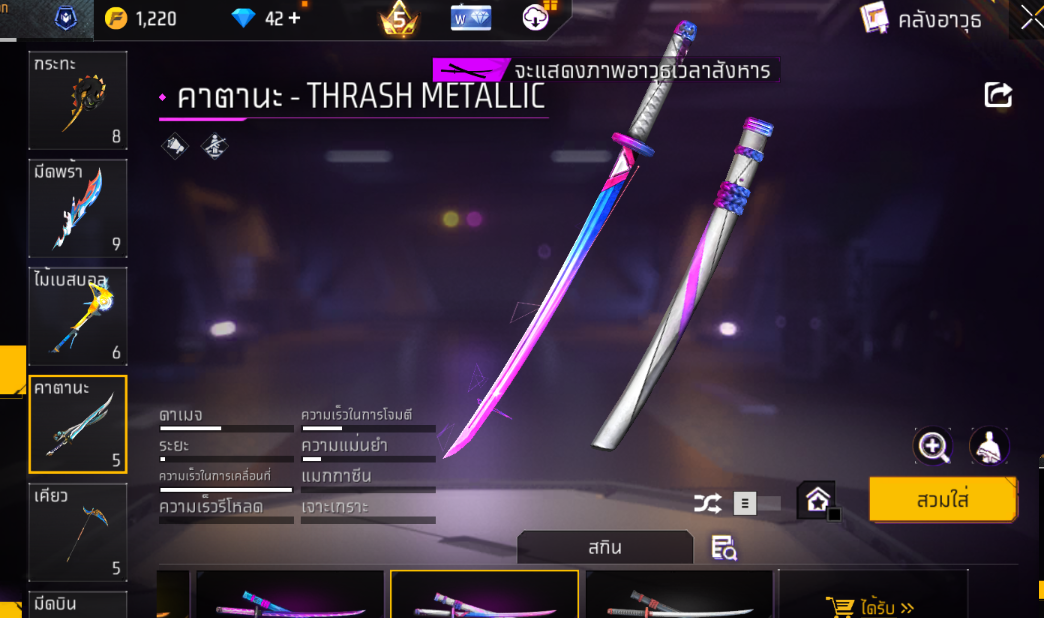Preview the skin on character icon
Image resolution: width=1044 pixels, height=618 pixels.
[989, 446]
